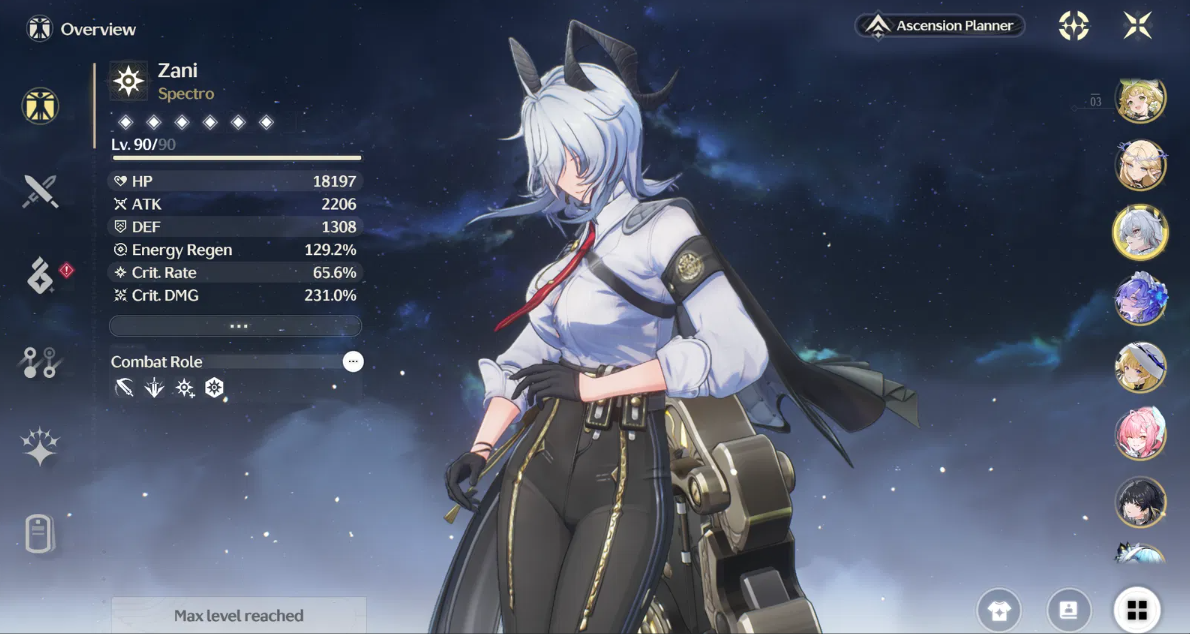Switch to the crossed swords Weapon tab
Image resolution: width=1190 pixels, height=634 pixels.
click(41, 191)
